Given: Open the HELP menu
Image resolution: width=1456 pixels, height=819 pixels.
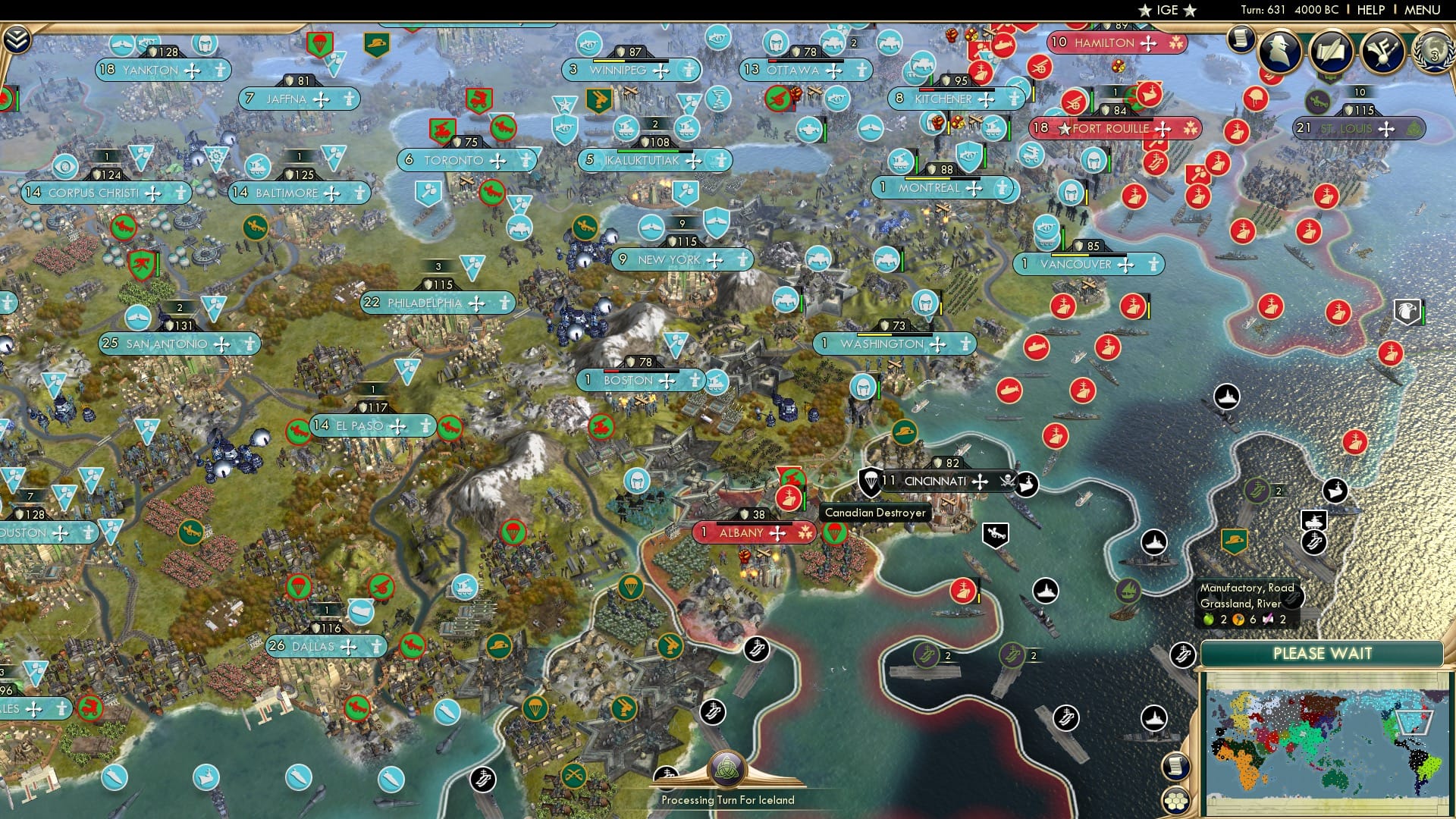Looking at the screenshot, I should click(1373, 10).
